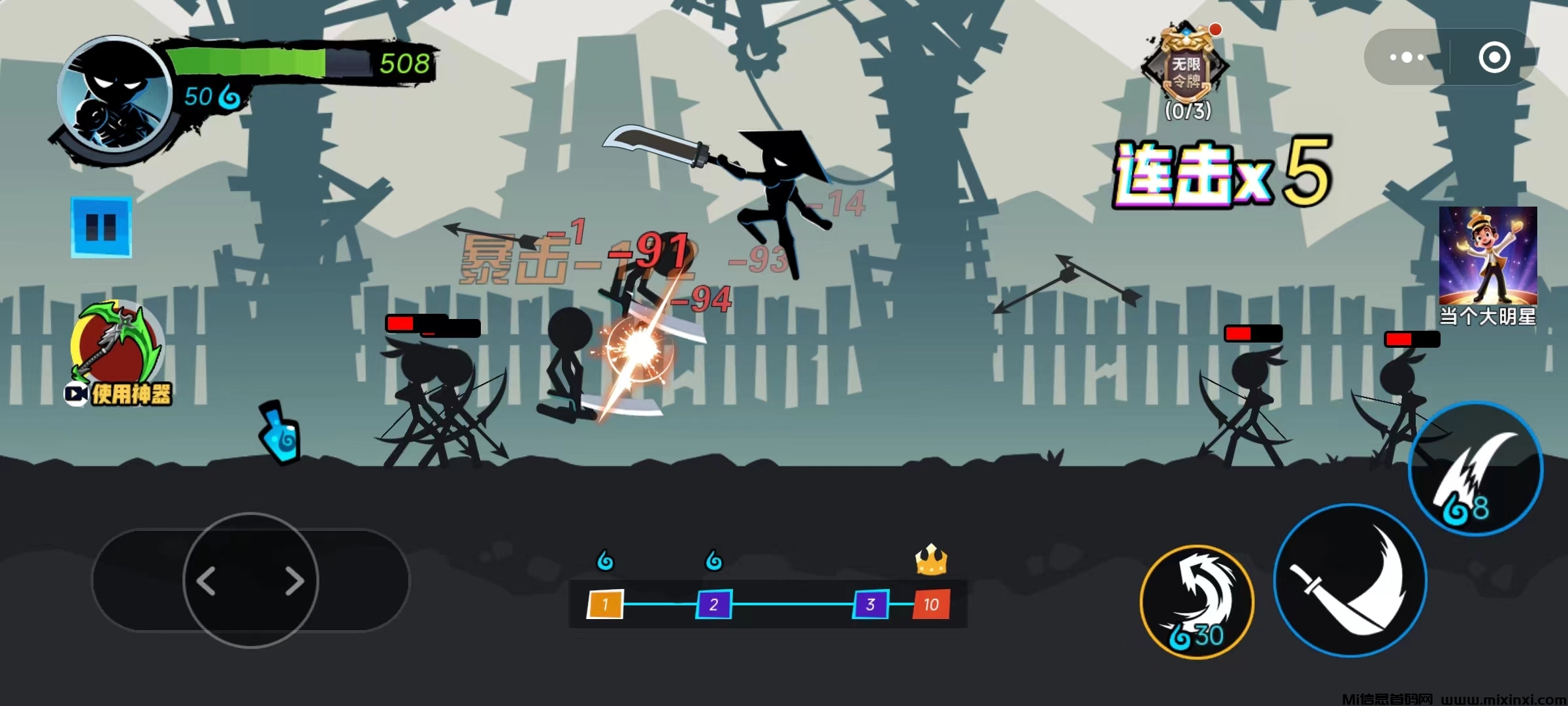Tap the player hero portrait
This screenshot has width=1568, height=706.
tap(114, 95)
